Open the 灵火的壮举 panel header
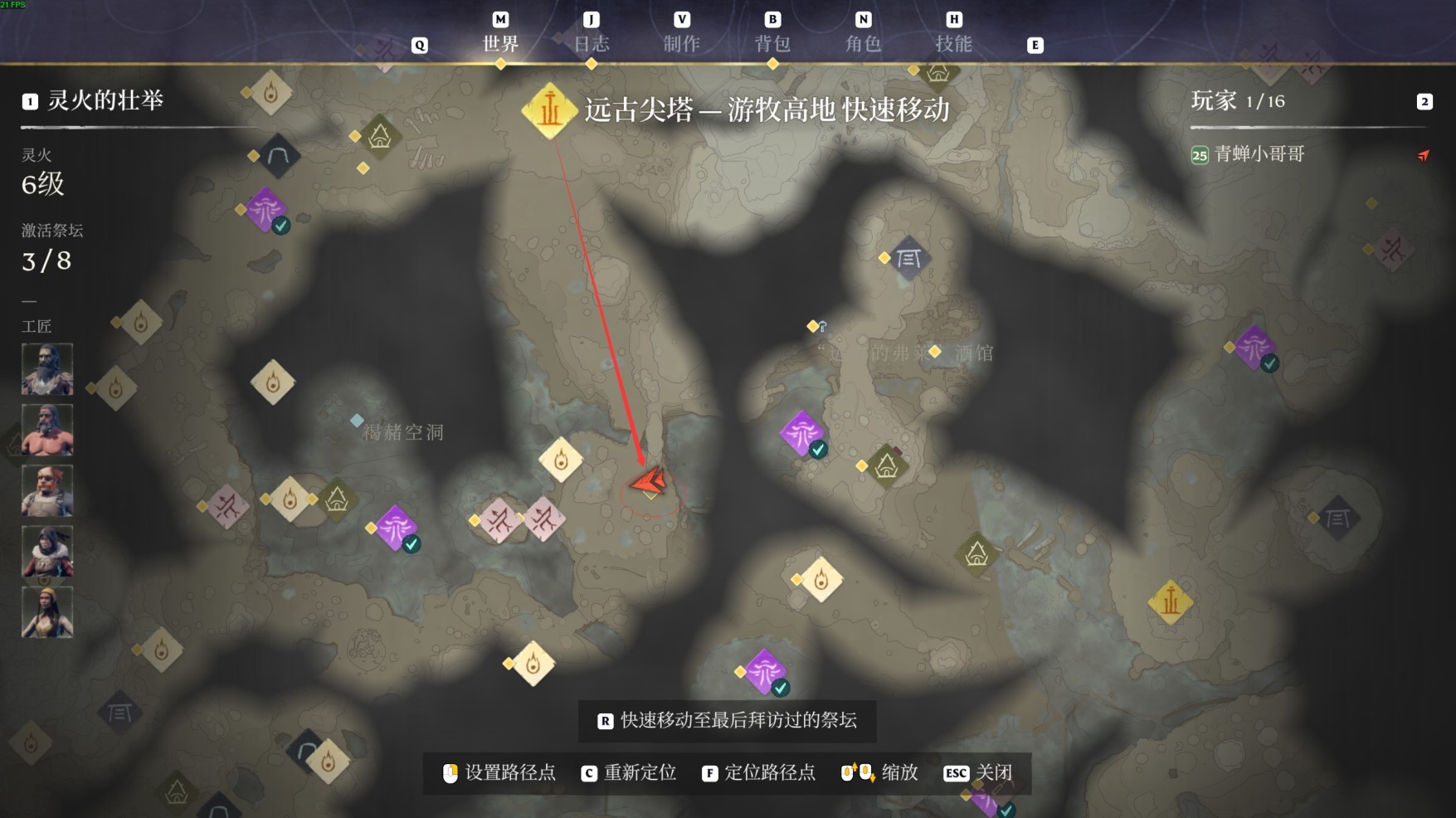 pos(105,101)
